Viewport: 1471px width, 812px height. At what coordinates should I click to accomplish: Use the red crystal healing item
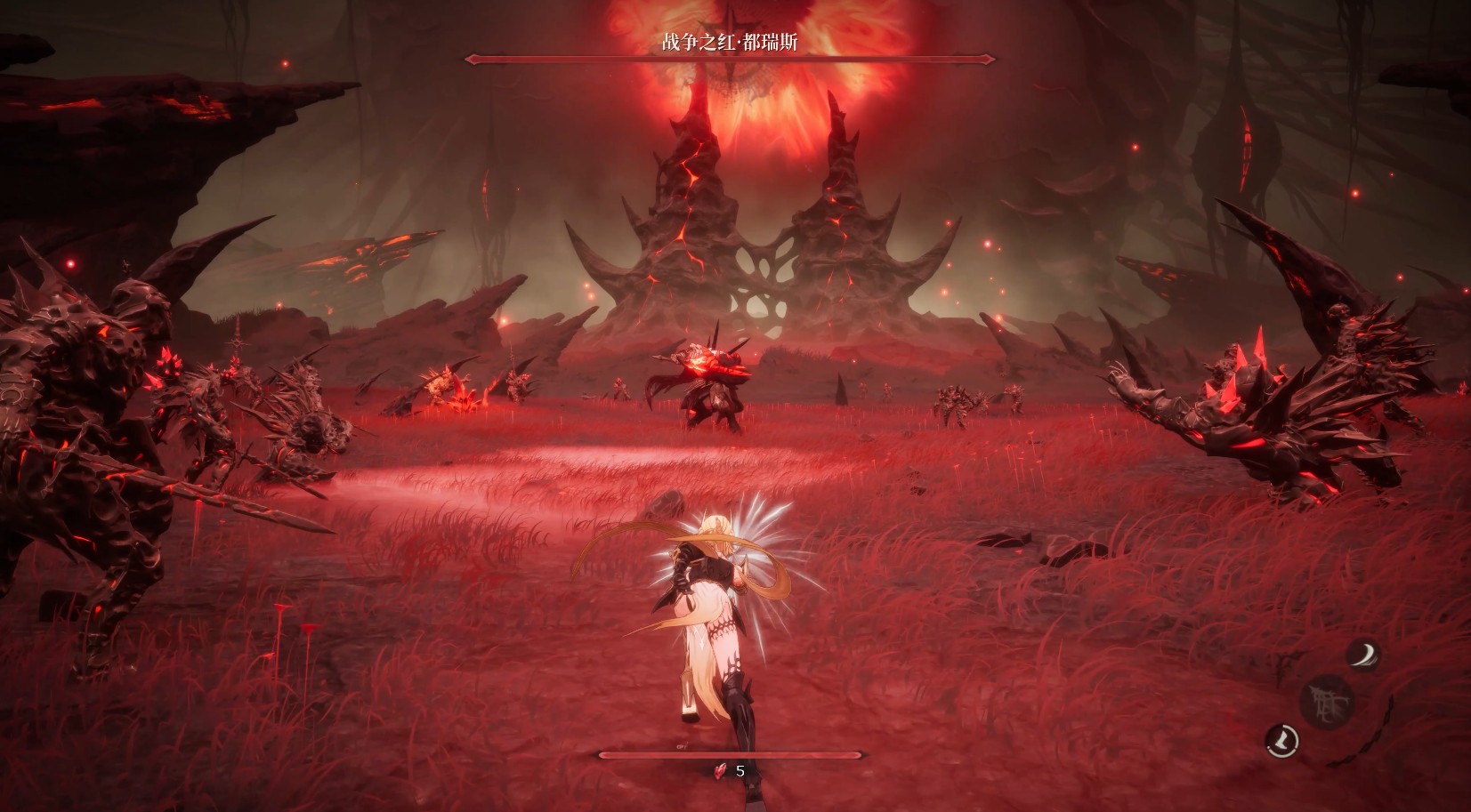pos(722,771)
